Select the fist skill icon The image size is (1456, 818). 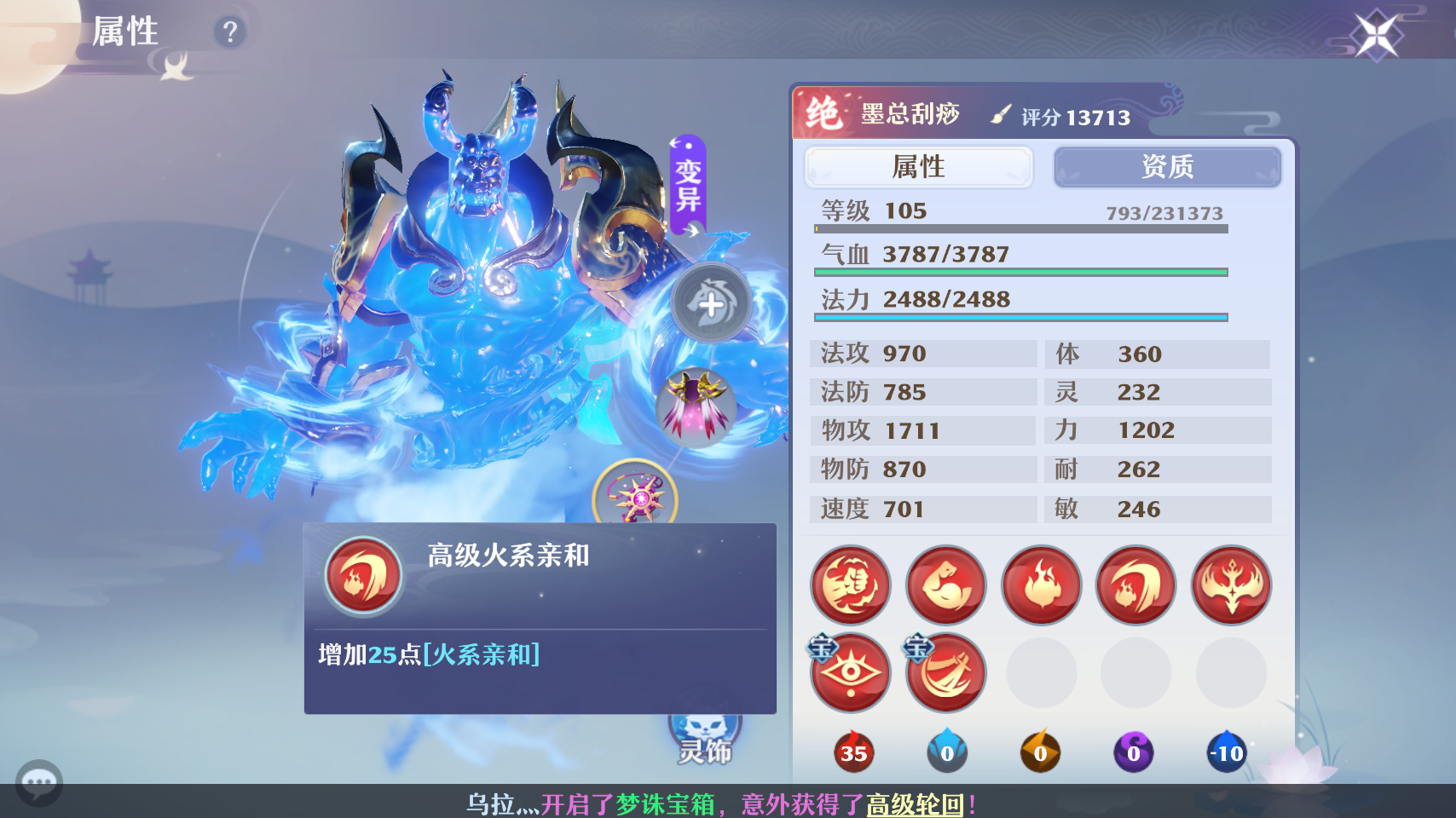click(x=850, y=585)
